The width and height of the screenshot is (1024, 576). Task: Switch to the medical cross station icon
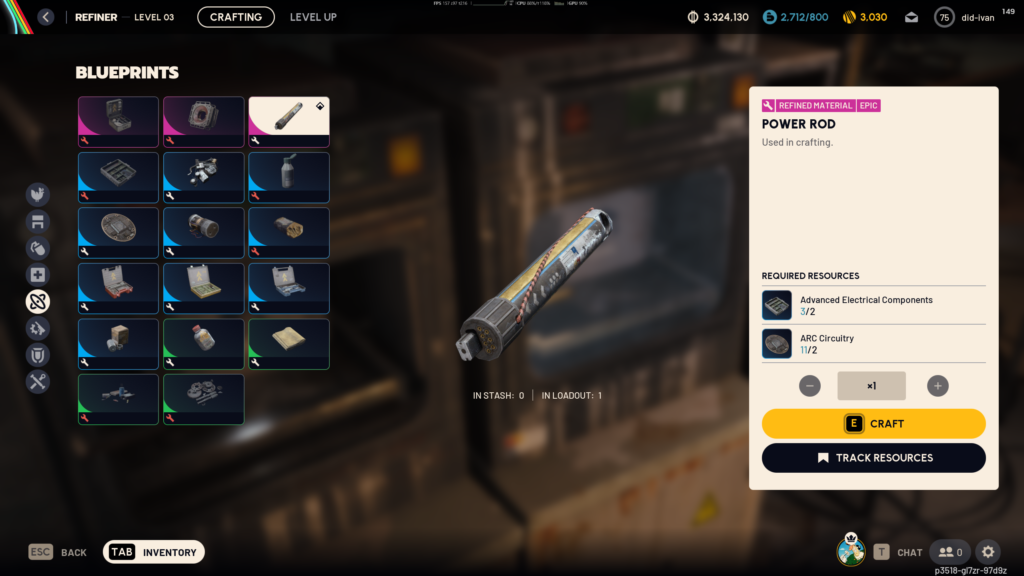tap(38, 275)
